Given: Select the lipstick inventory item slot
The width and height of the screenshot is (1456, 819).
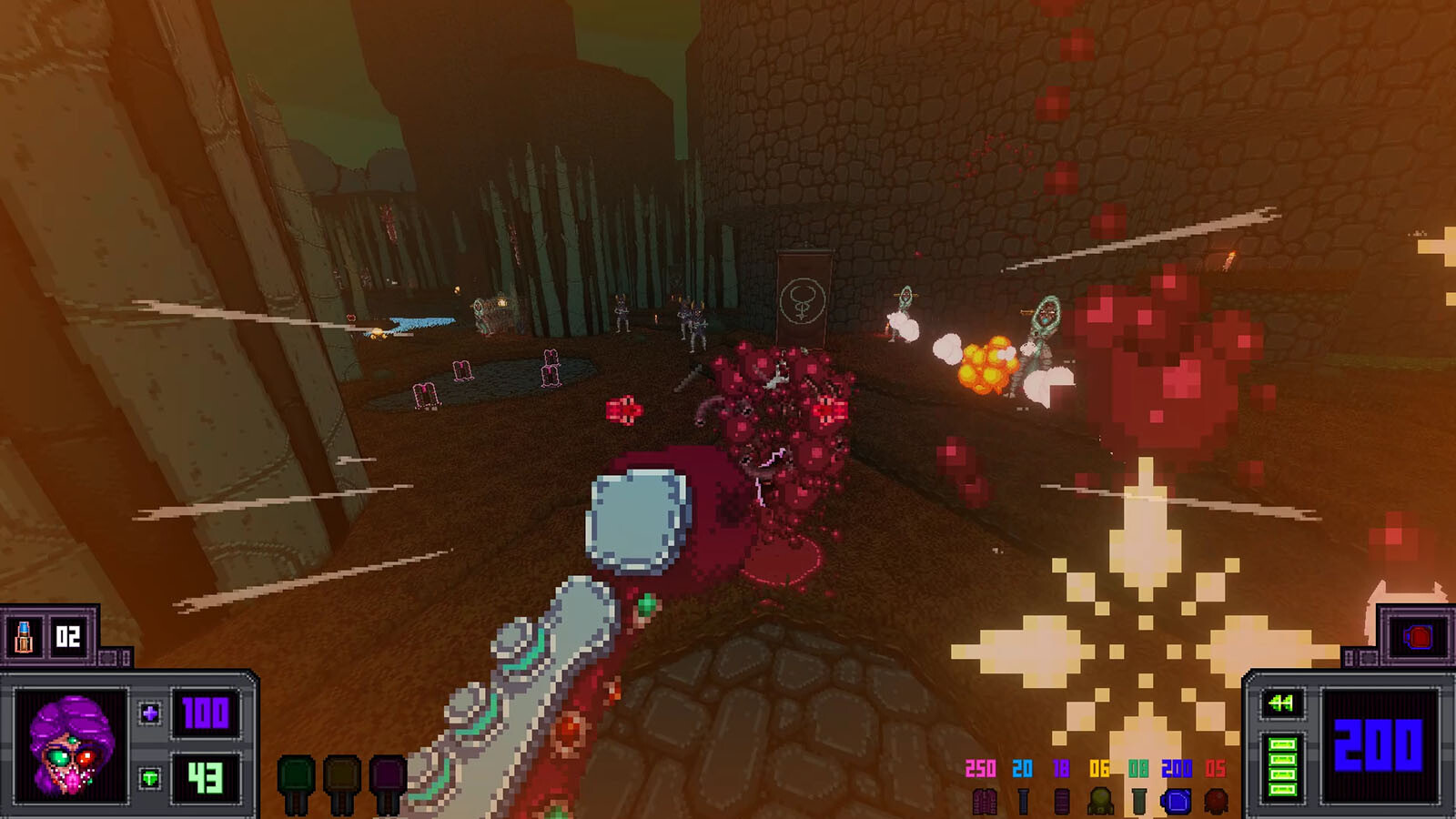Looking at the screenshot, I should (25, 636).
